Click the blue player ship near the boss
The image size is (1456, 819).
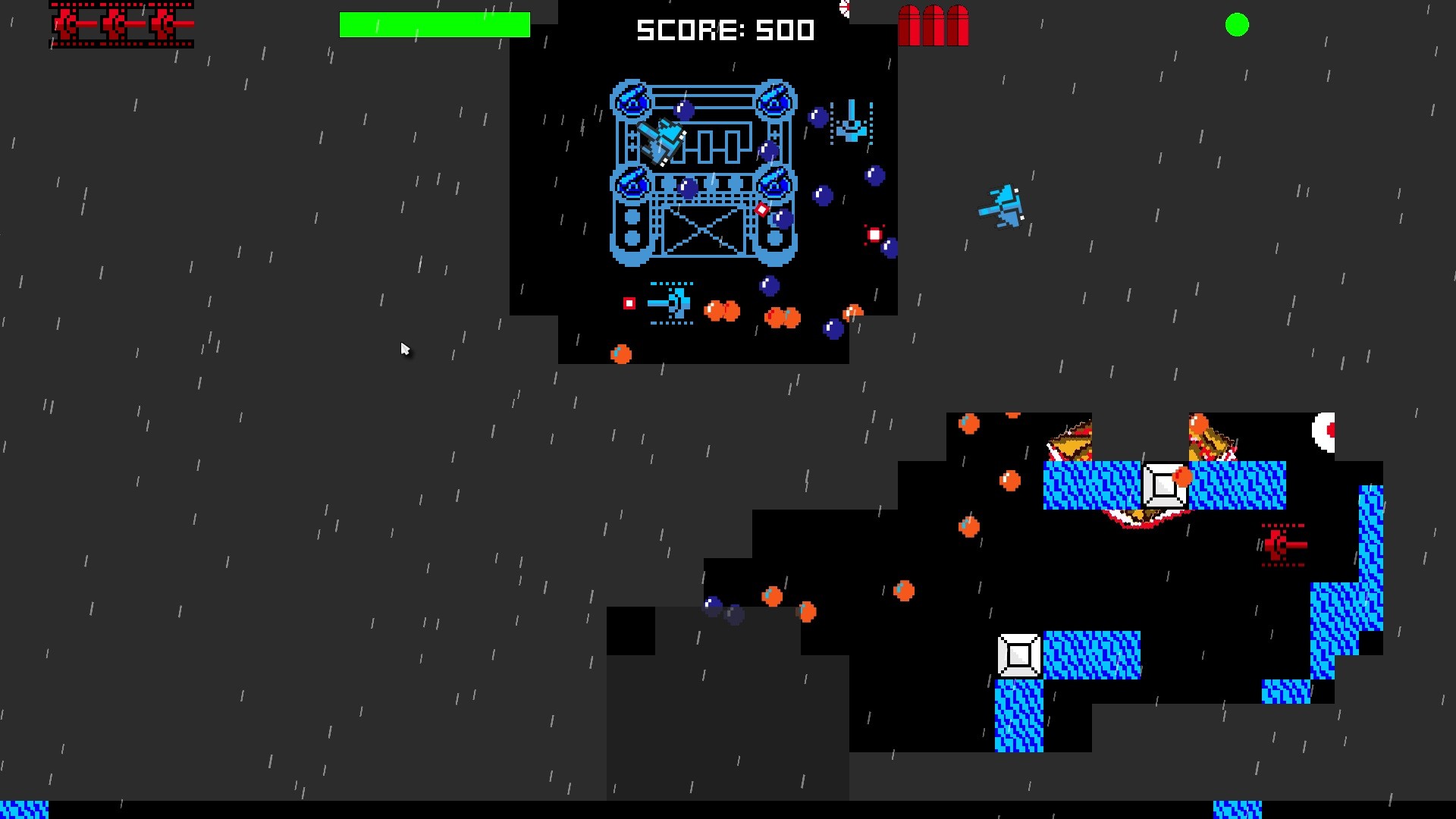[661, 144]
